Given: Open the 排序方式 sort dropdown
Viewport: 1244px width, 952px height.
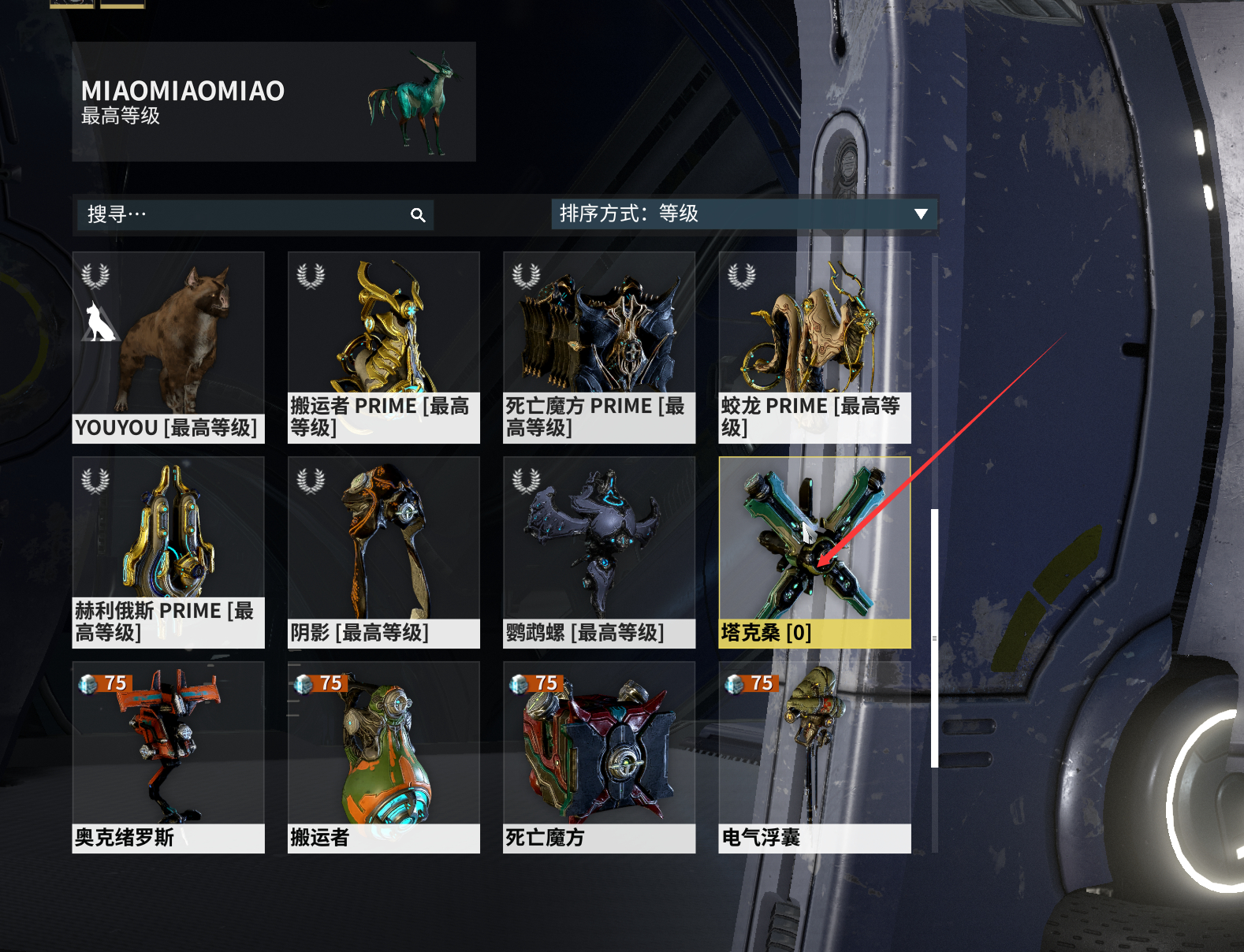Looking at the screenshot, I should coord(741,214).
